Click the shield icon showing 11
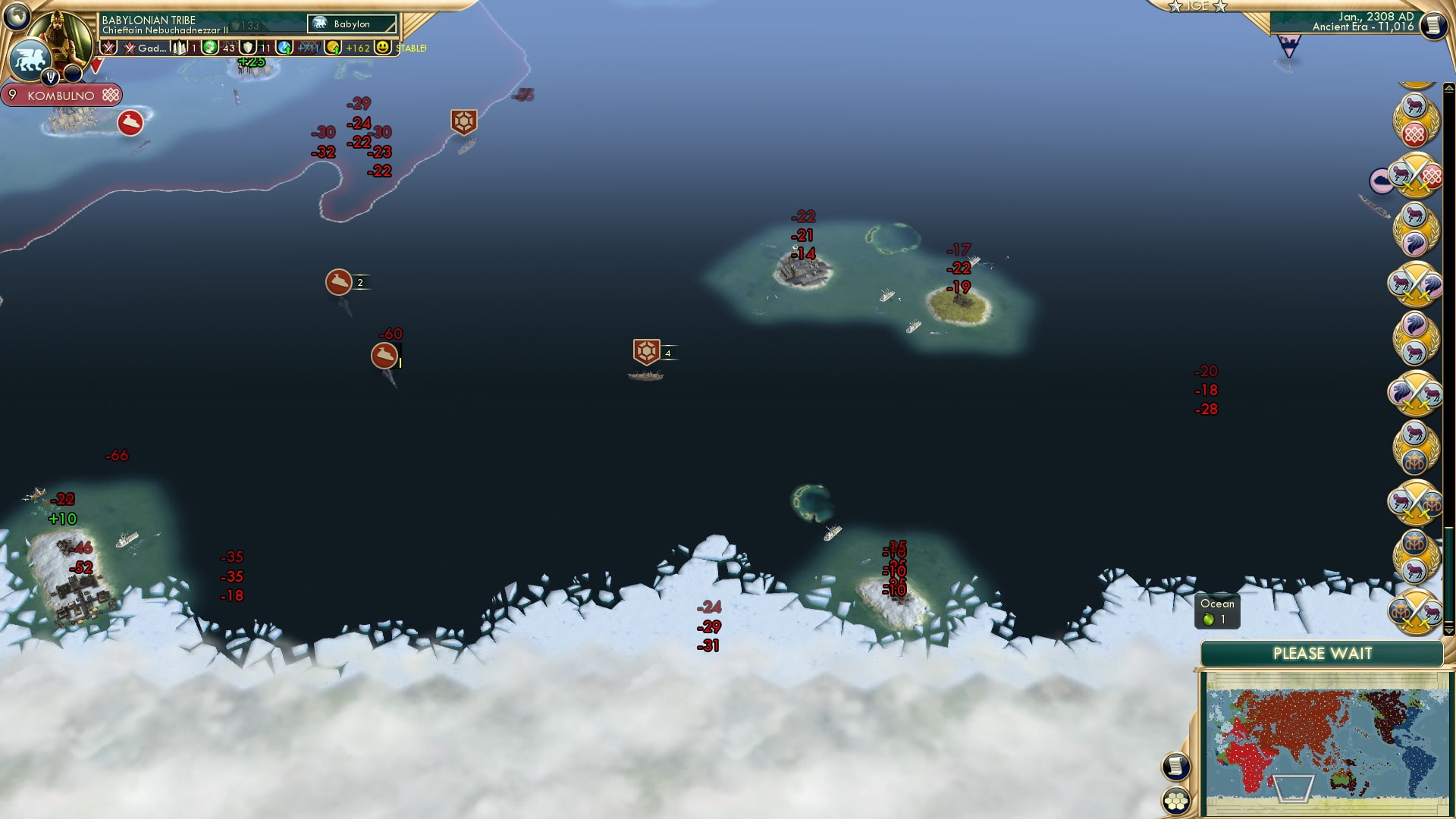Viewport: 1456px width, 819px height. click(x=247, y=47)
